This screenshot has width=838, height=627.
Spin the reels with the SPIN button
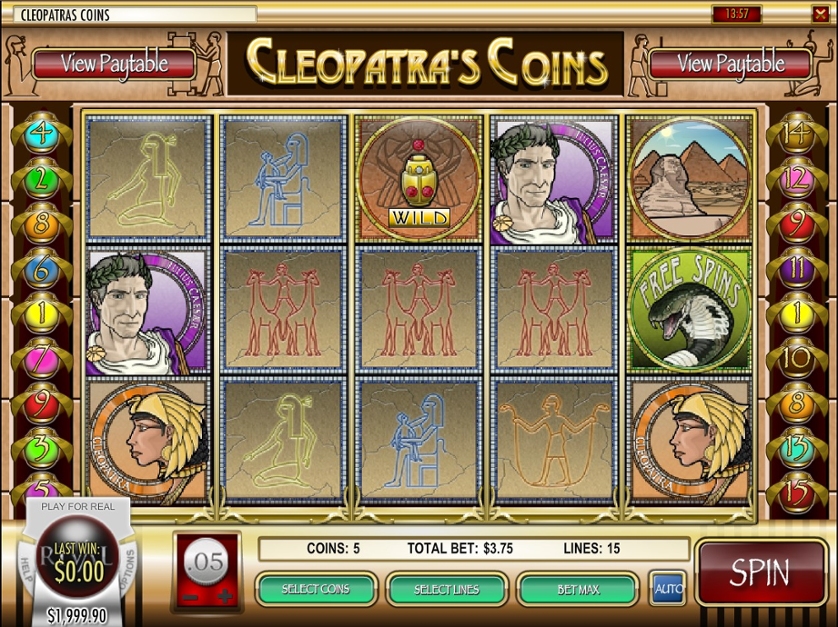(x=760, y=573)
